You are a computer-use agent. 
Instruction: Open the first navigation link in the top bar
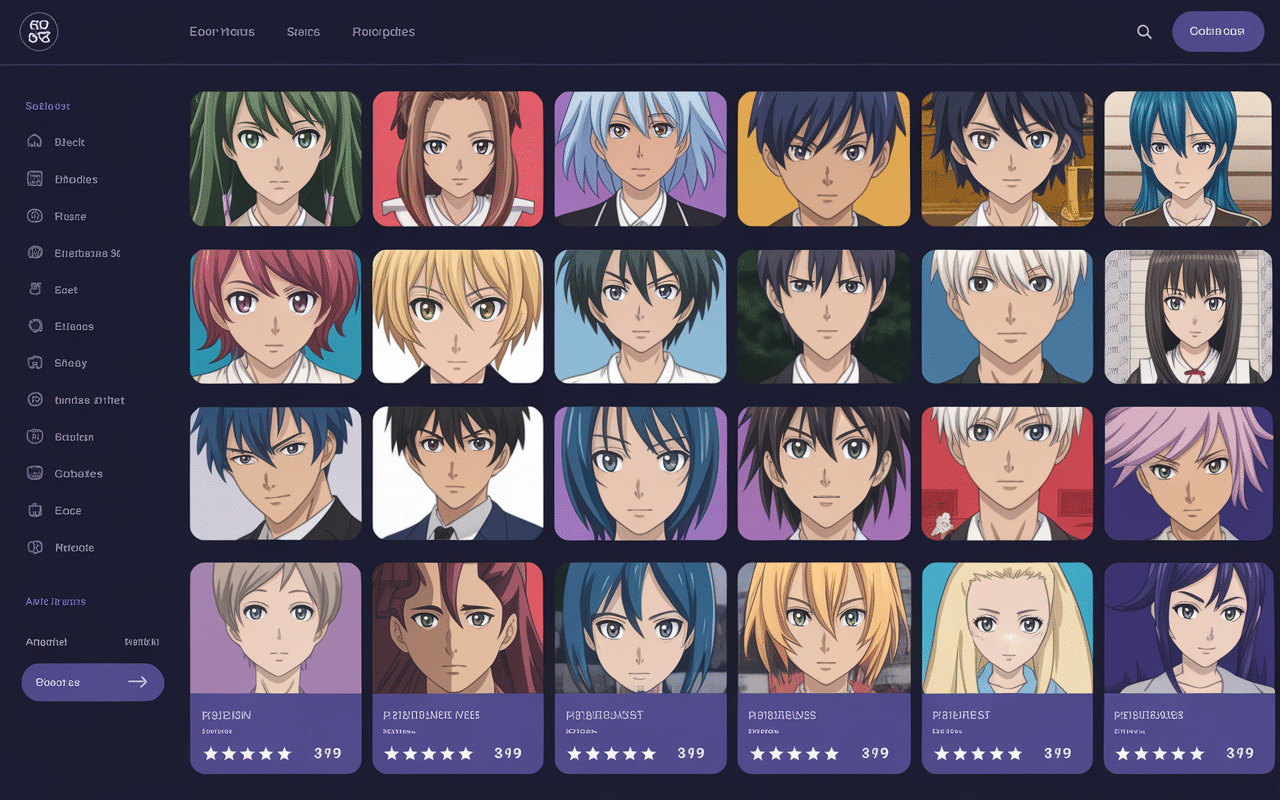pos(222,31)
